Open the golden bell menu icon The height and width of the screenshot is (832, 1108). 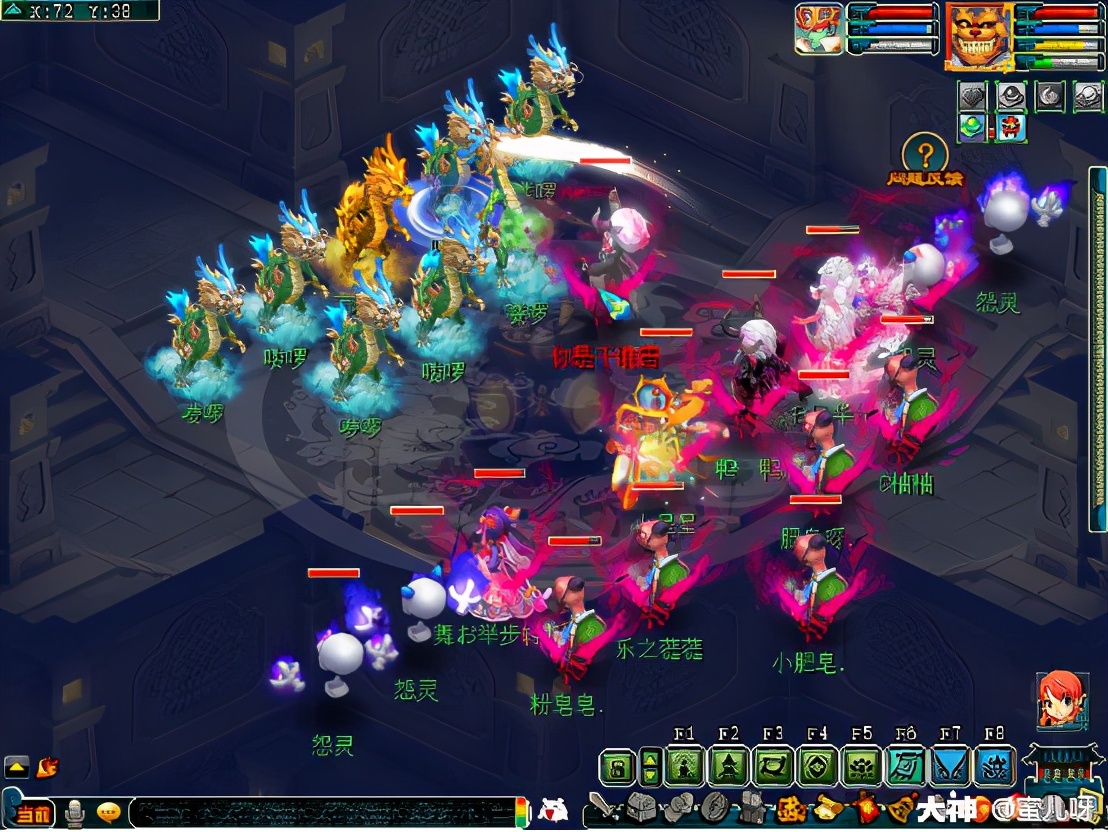point(899,807)
